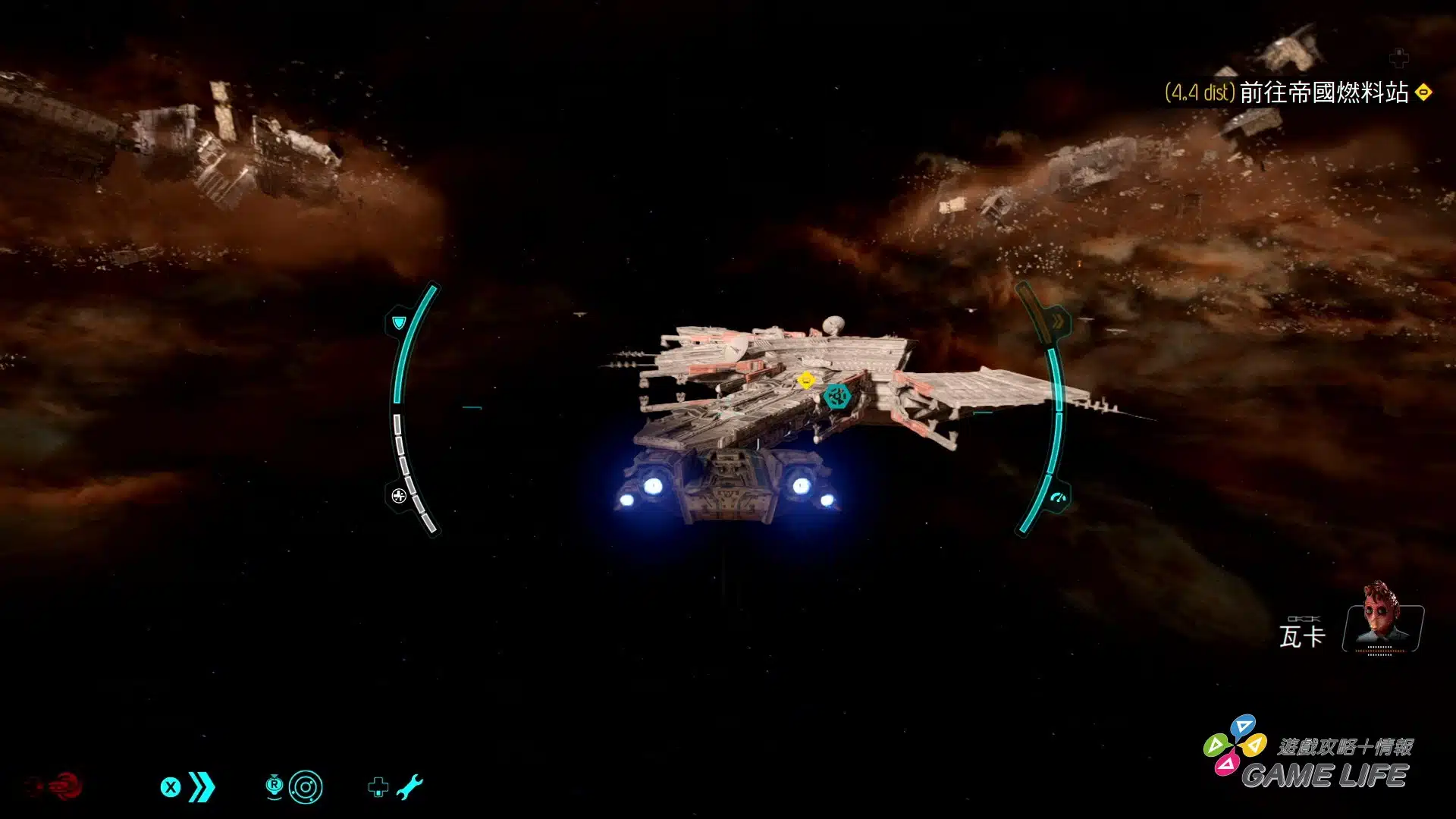Click the yellow objective marker on the station
The height and width of the screenshot is (819, 1456).
806,380
